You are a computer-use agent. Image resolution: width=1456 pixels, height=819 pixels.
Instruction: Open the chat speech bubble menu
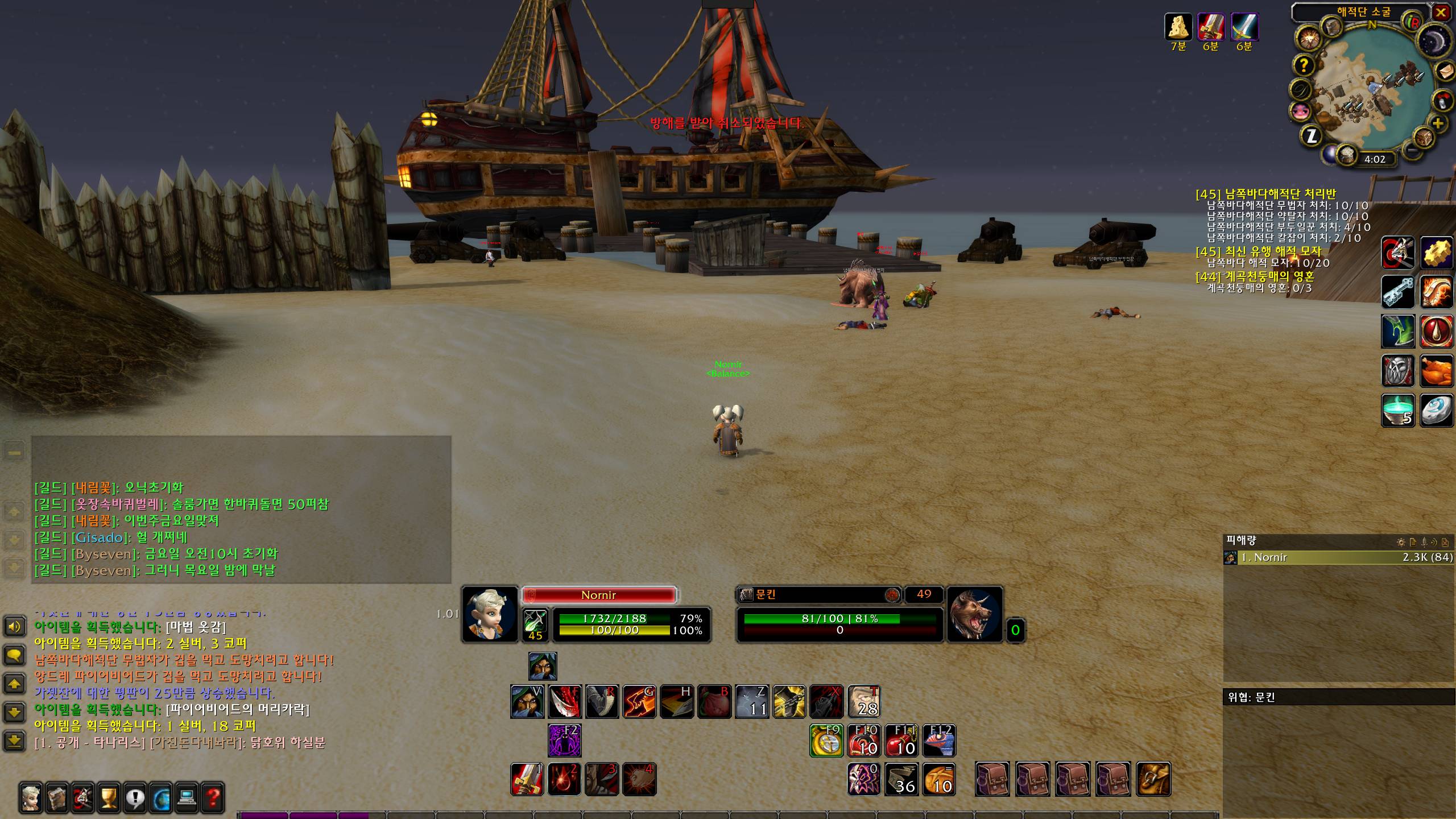14,655
